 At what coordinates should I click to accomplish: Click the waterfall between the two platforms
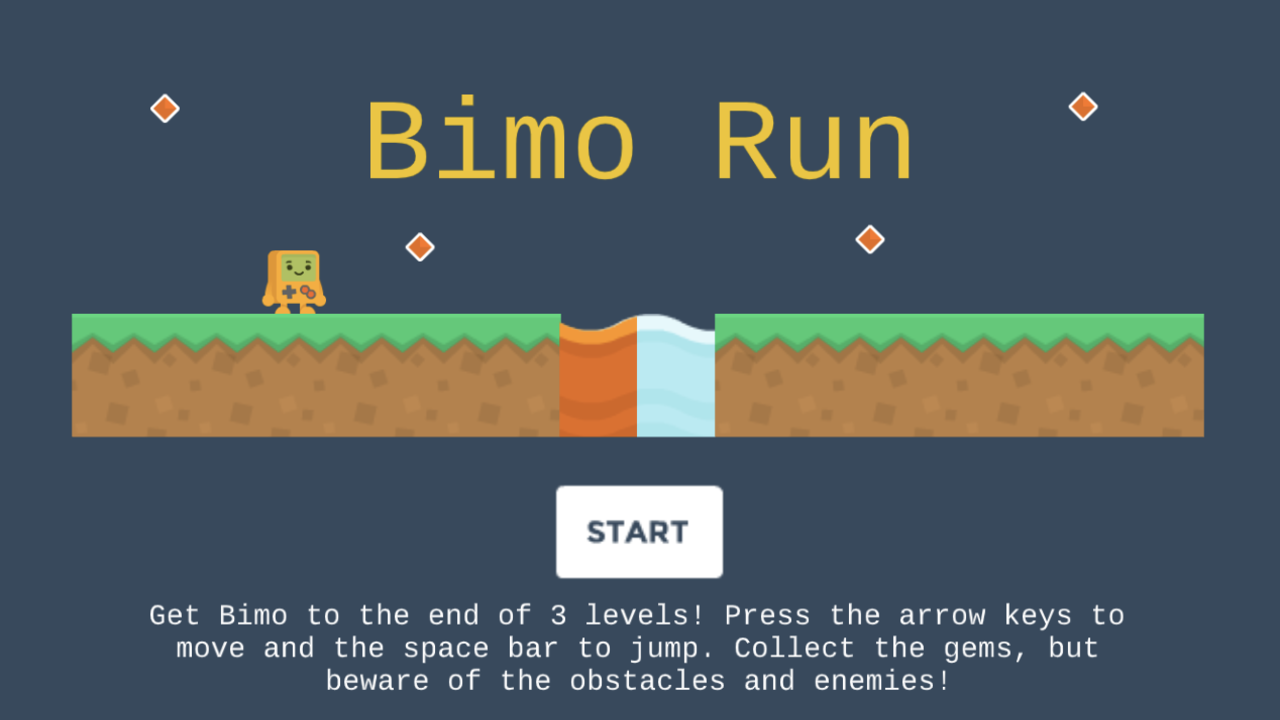[675, 380]
